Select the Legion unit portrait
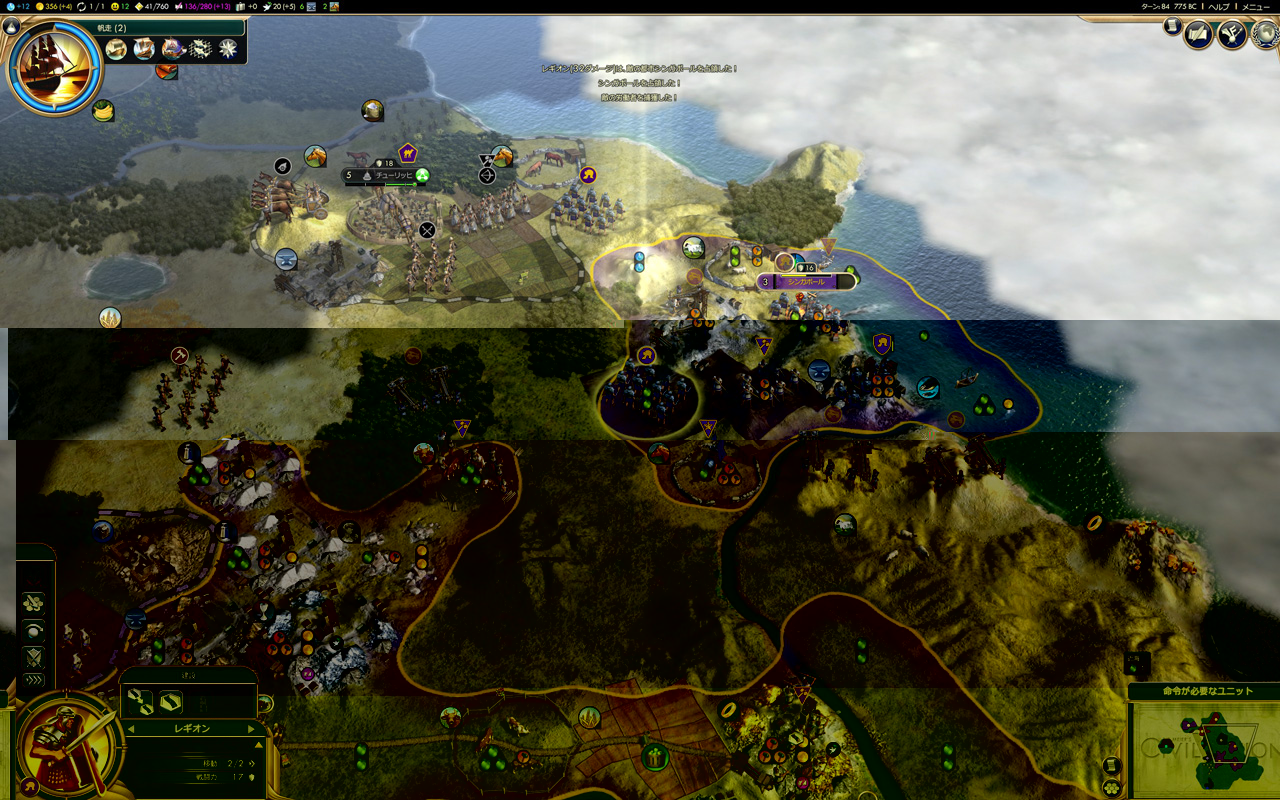1280x800 pixels. click(x=65, y=745)
